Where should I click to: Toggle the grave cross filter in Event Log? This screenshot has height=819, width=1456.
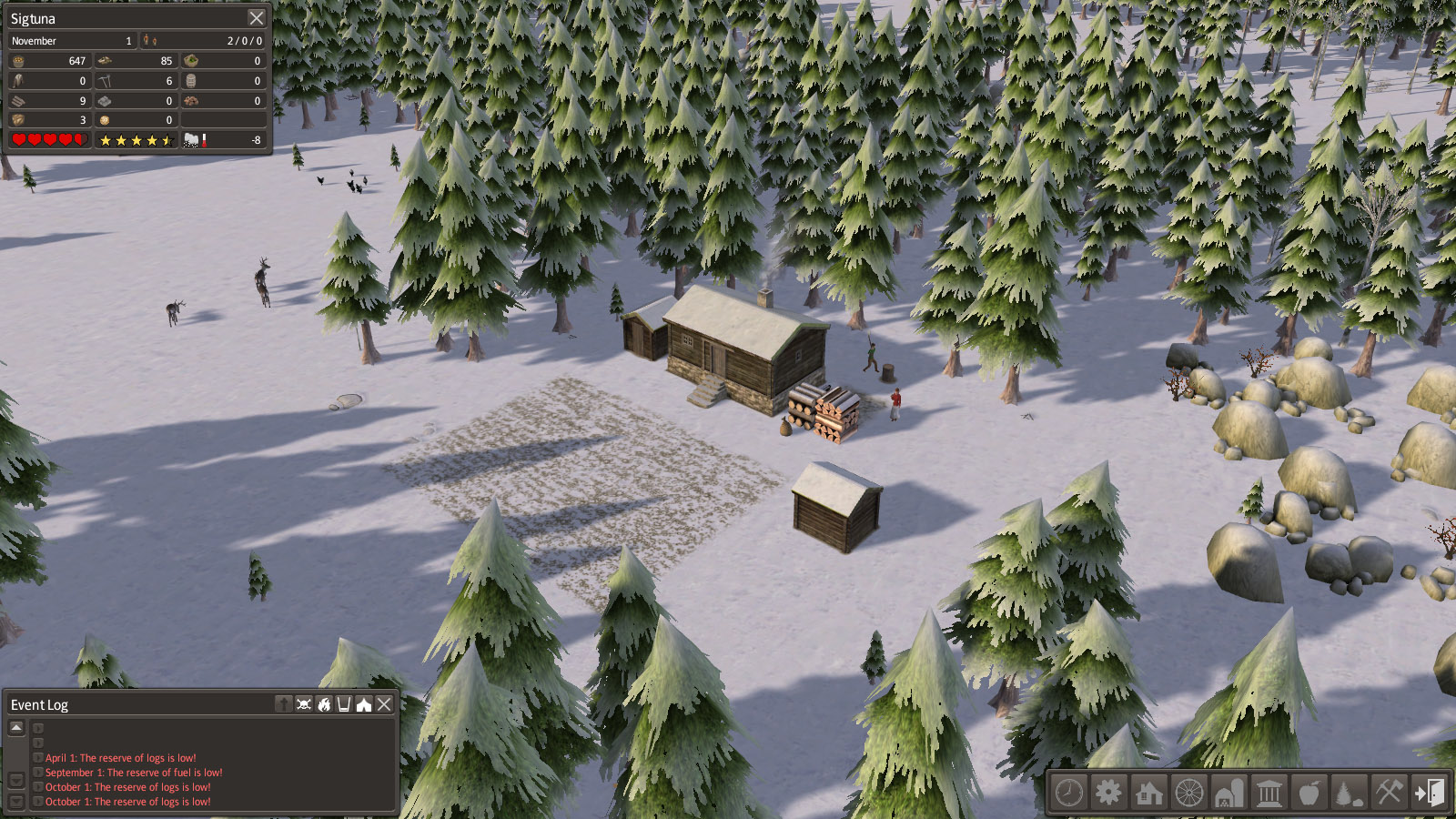[284, 704]
